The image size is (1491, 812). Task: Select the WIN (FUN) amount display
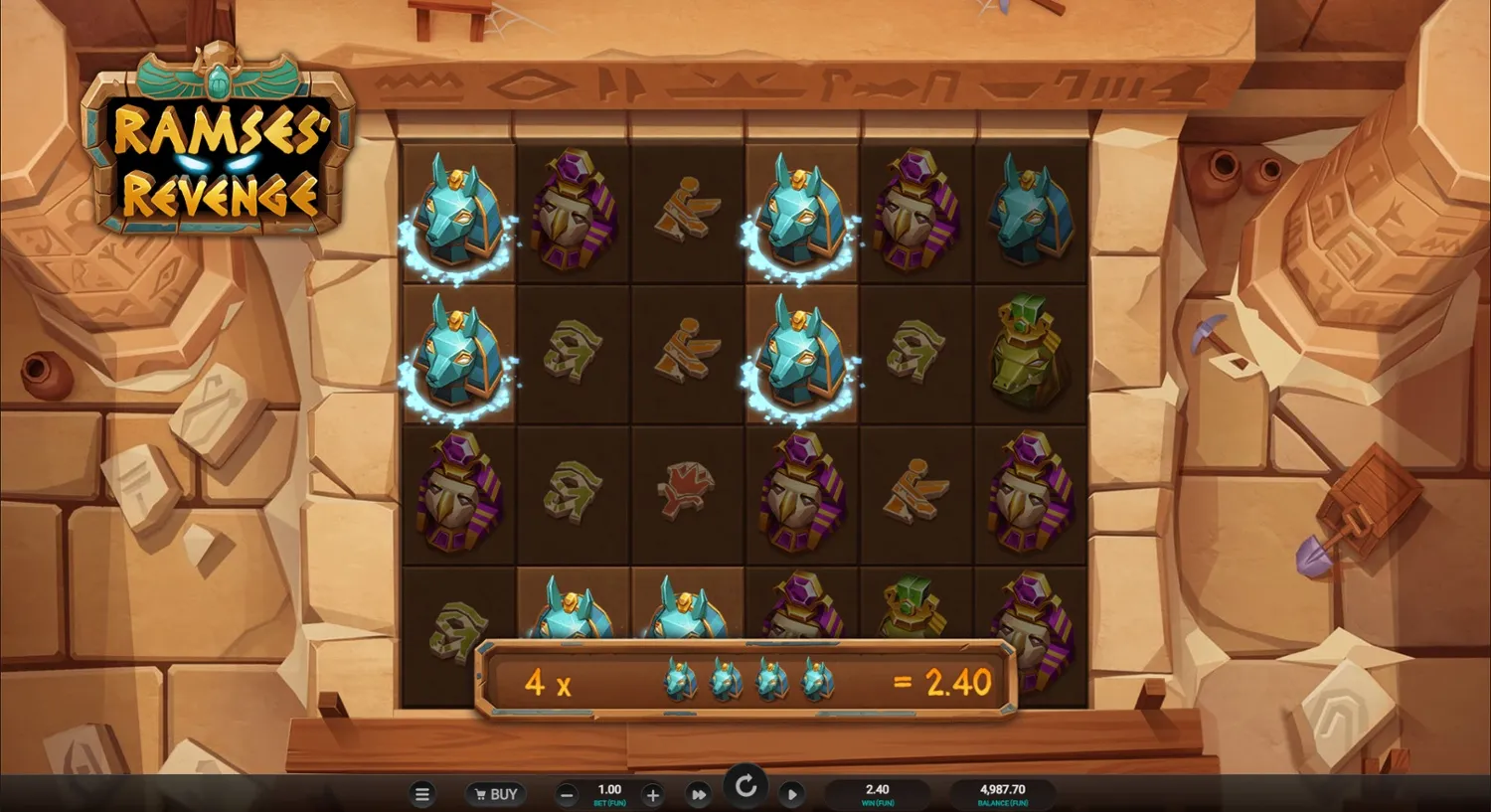(x=876, y=794)
